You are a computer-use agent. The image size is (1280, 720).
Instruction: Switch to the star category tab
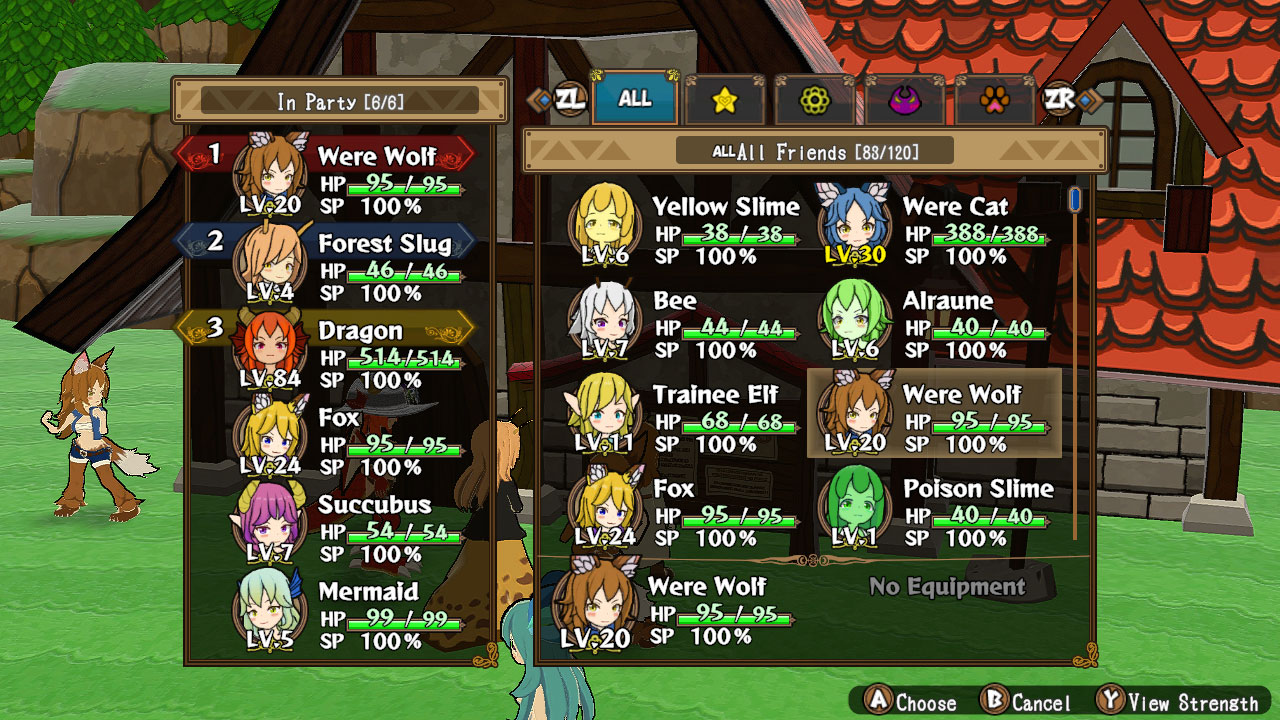click(x=726, y=100)
